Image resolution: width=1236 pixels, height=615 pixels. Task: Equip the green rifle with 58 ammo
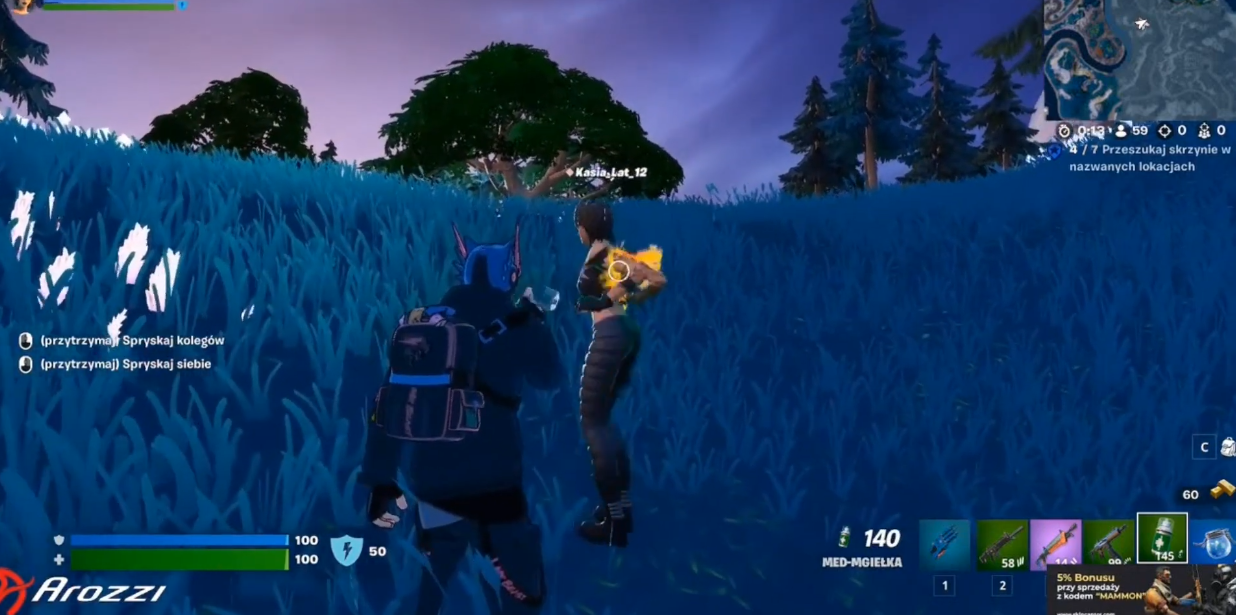[x=1001, y=544]
